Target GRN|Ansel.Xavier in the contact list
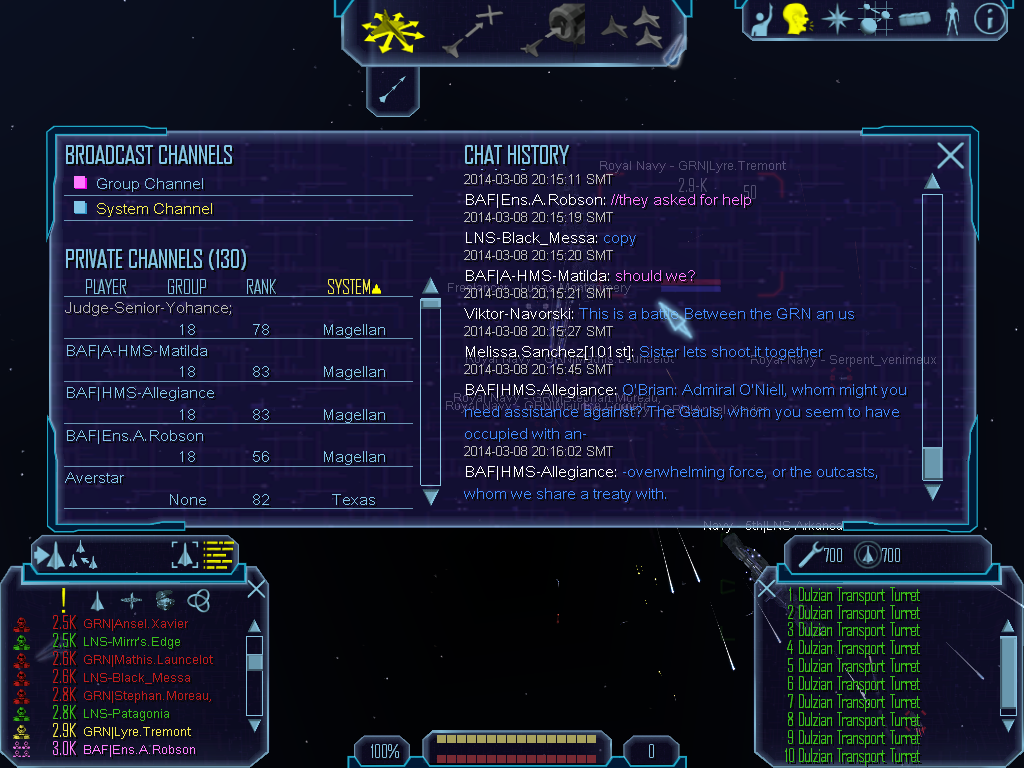Image resolution: width=1024 pixels, height=768 pixels. click(135, 624)
